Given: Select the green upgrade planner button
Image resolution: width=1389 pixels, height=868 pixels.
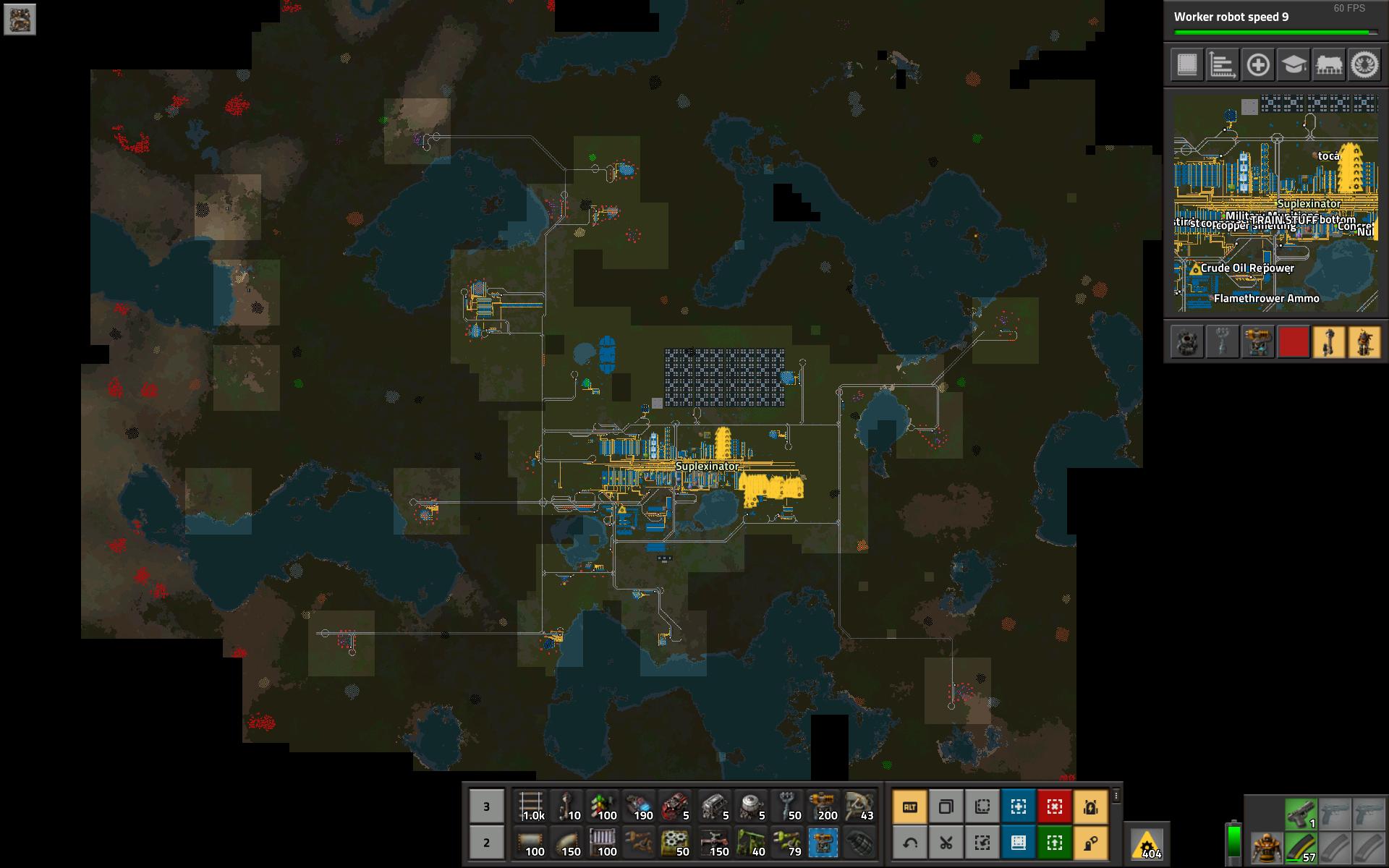Looking at the screenshot, I should tap(1055, 843).
